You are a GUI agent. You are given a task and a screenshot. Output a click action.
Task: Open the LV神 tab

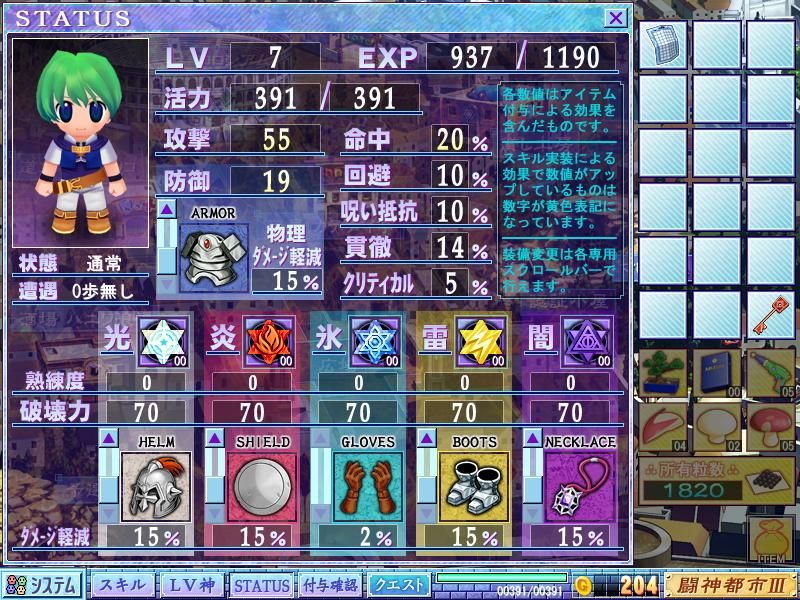[x=191, y=585]
